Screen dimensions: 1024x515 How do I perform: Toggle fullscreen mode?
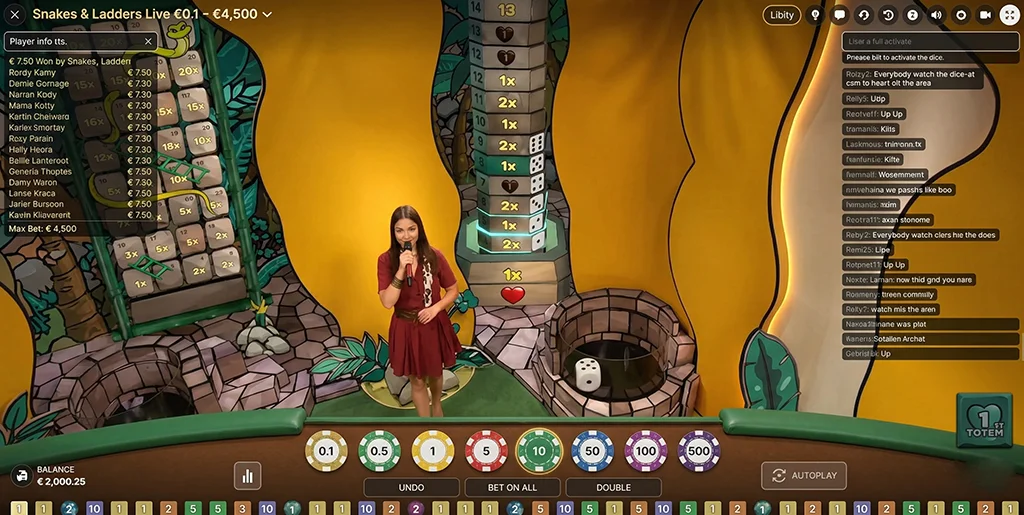1009,15
